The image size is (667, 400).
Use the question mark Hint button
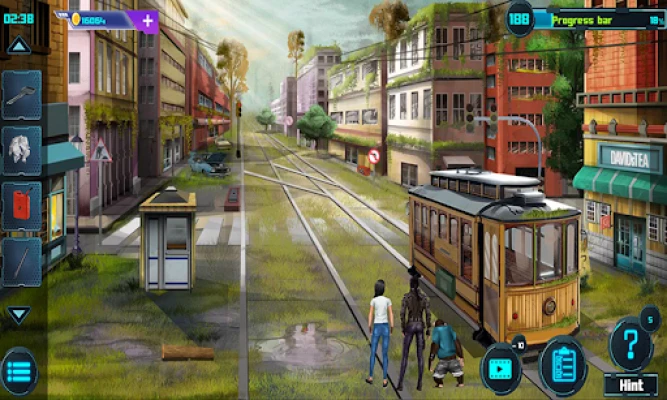(x=630, y=345)
